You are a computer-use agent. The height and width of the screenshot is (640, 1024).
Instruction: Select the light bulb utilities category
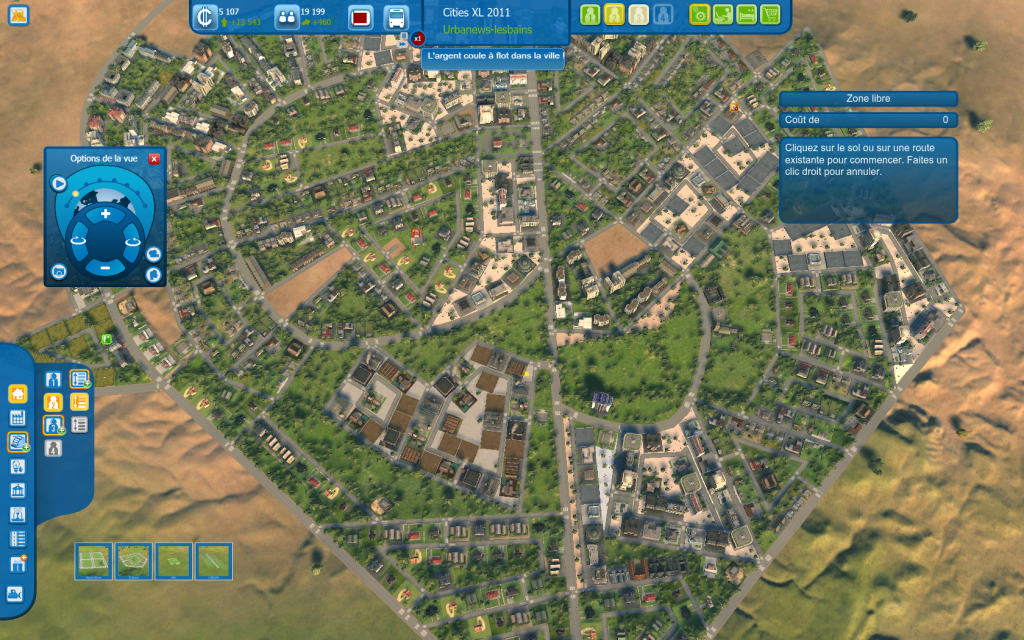(17, 466)
